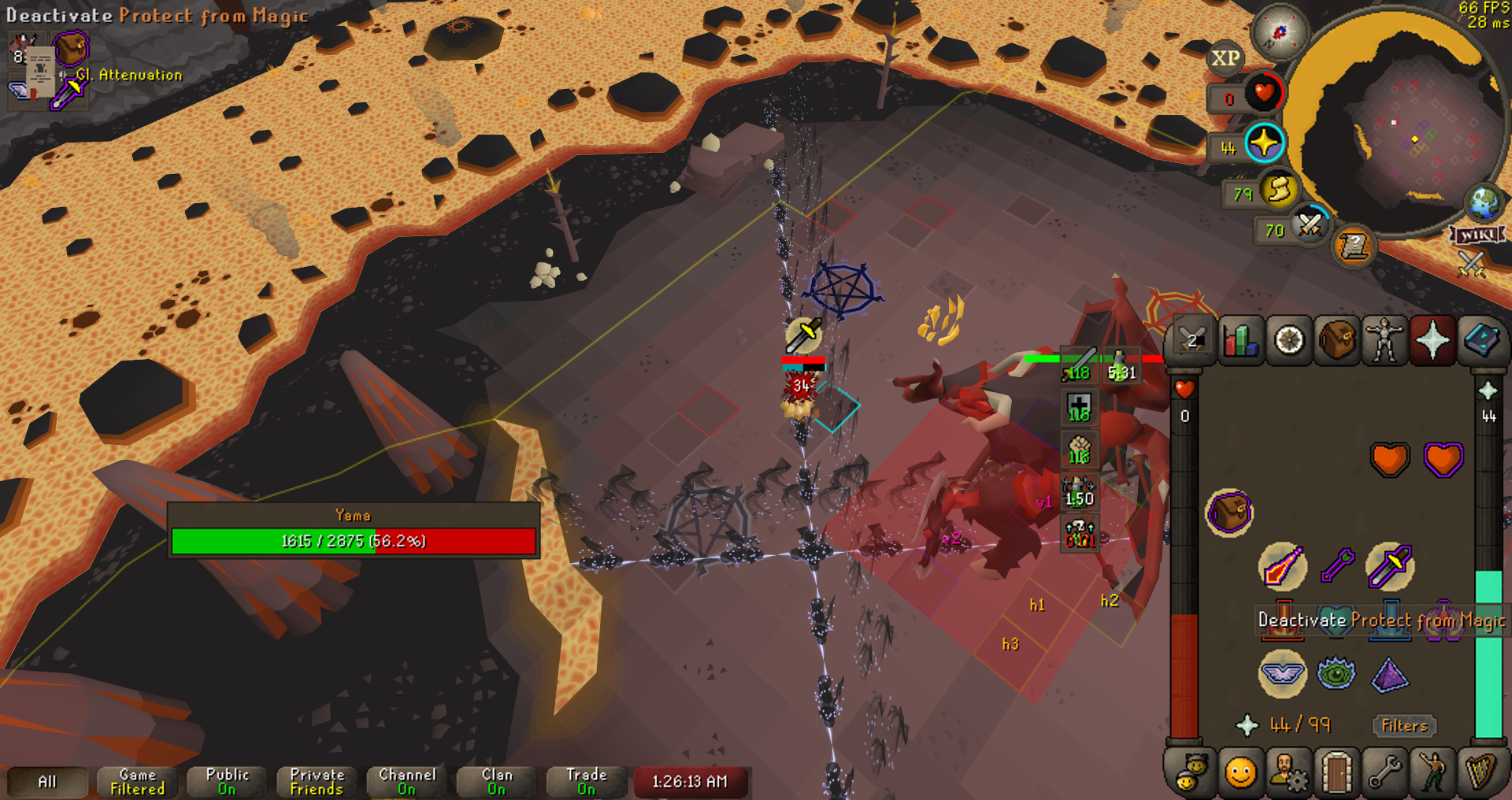Viewport: 1512px width, 800px height.
Task: Open the wrench Settings tab
Action: tap(1385, 772)
